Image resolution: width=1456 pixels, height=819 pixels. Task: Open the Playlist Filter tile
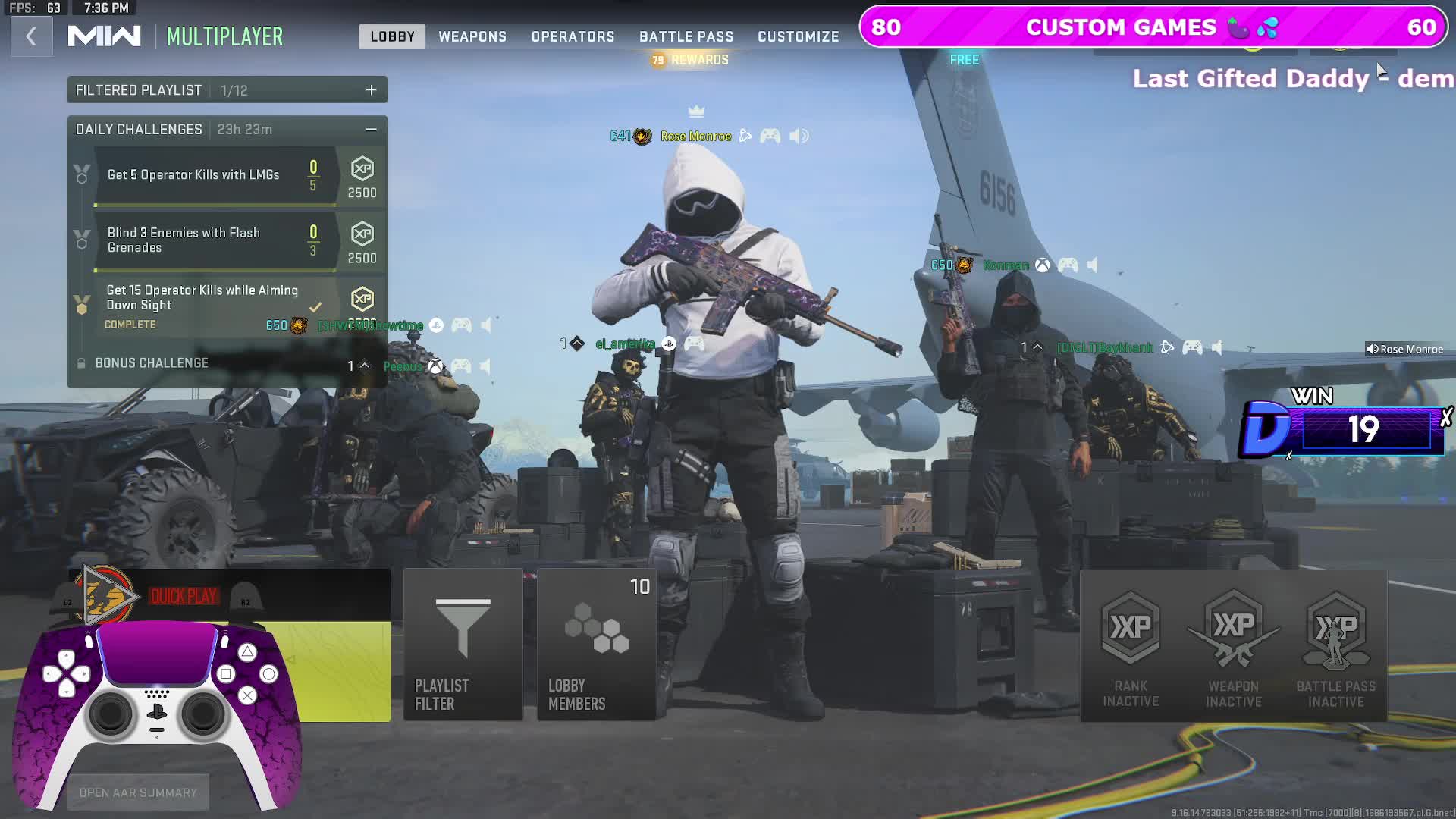click(x=463, y=645)
